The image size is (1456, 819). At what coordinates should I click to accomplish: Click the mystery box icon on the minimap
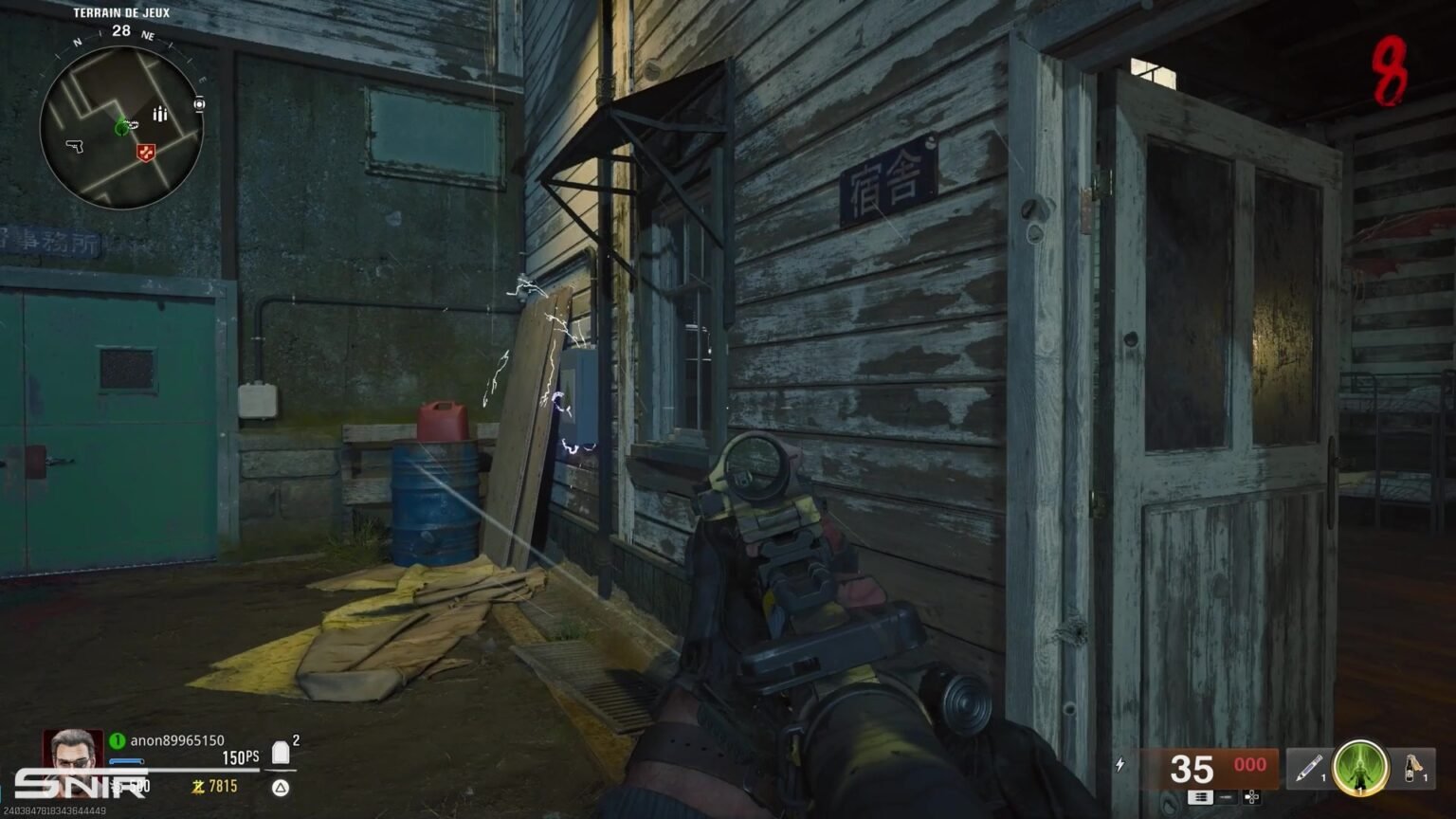tap(198, 103)
